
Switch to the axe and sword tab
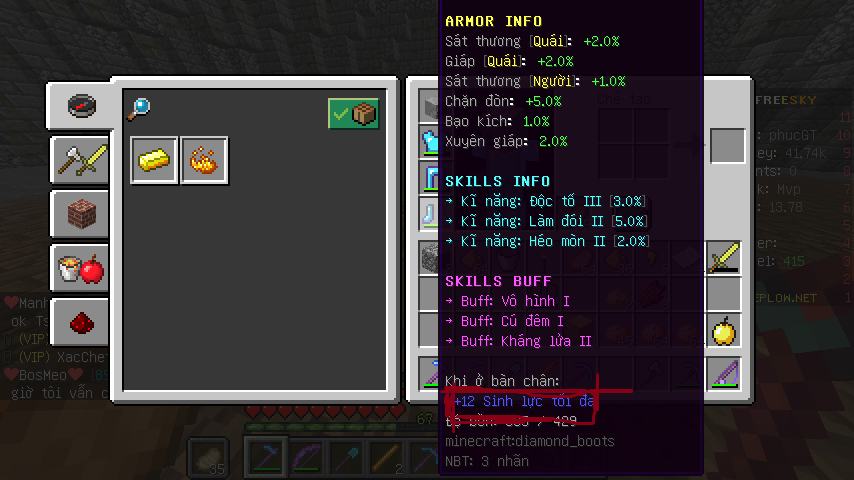pyautogui.click(x=81, y=159)
